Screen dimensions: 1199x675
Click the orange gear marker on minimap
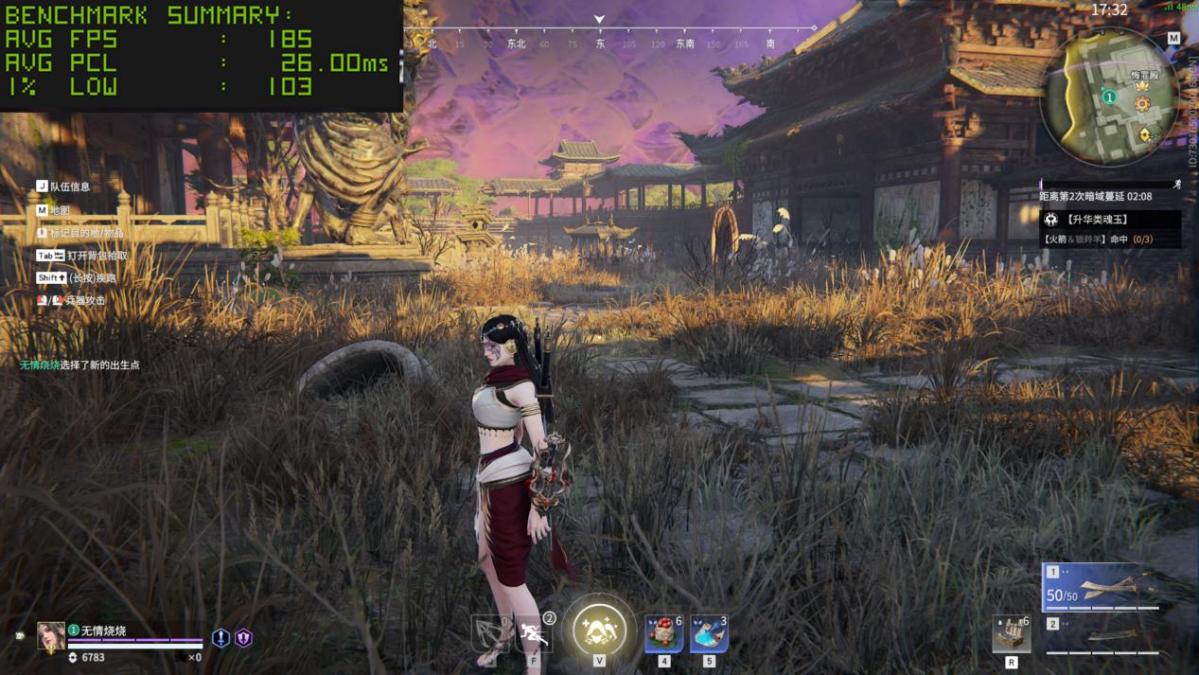click(1142, 104)
